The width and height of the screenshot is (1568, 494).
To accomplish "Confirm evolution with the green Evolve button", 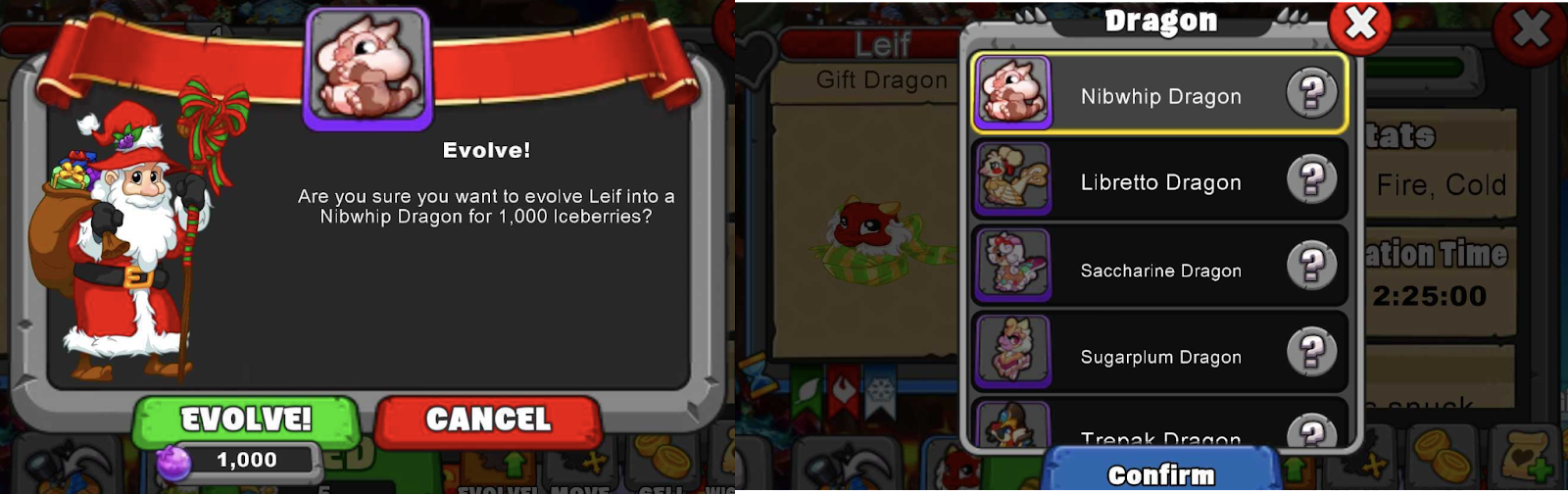I will click(x=246, y=420).
